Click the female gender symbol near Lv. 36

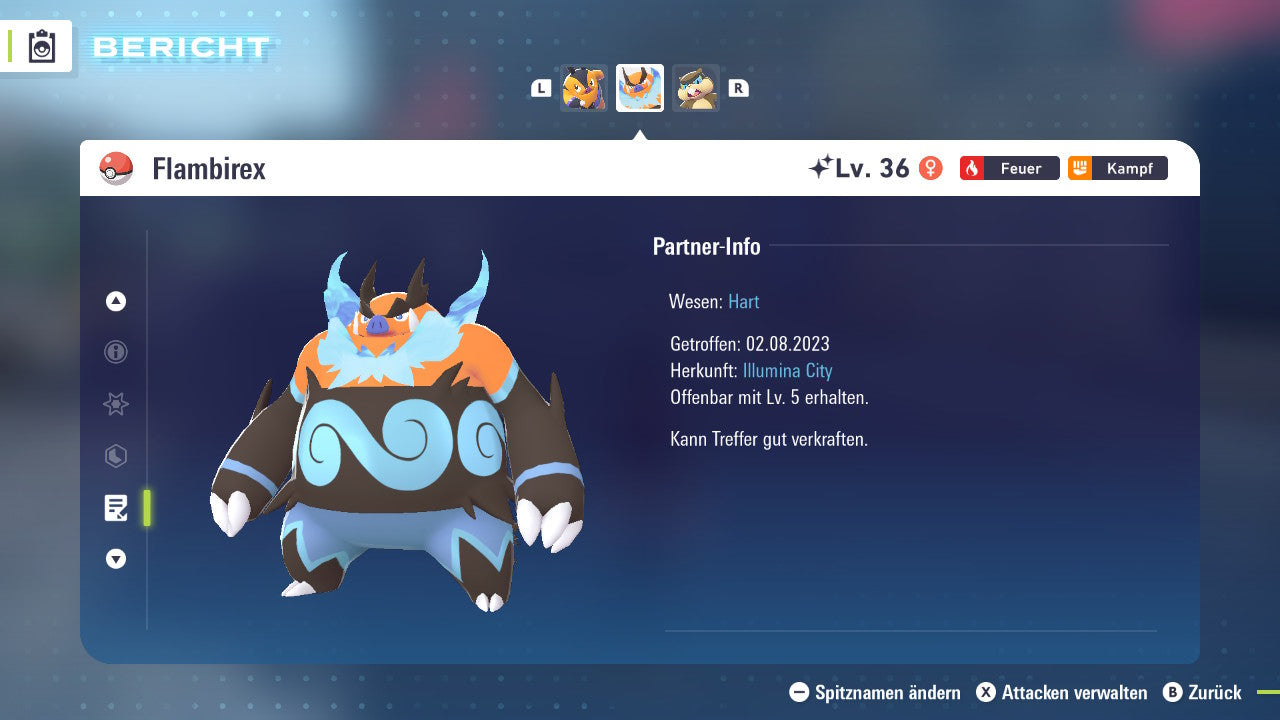pos(931,168)
